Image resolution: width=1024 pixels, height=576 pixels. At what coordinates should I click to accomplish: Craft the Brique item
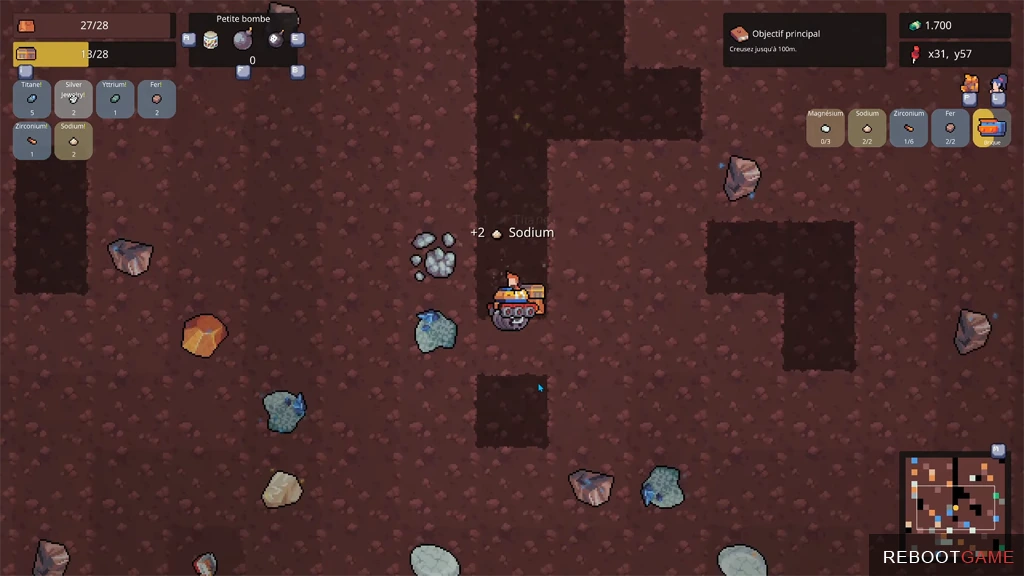tap(991, 128)
